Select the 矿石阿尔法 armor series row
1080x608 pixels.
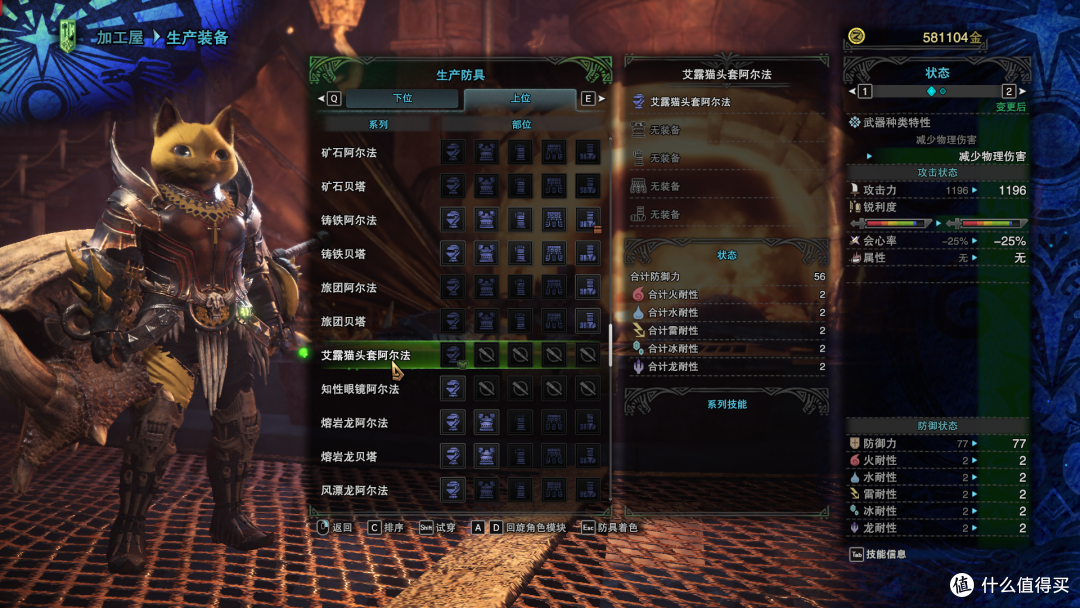click(x=349, y=152)
